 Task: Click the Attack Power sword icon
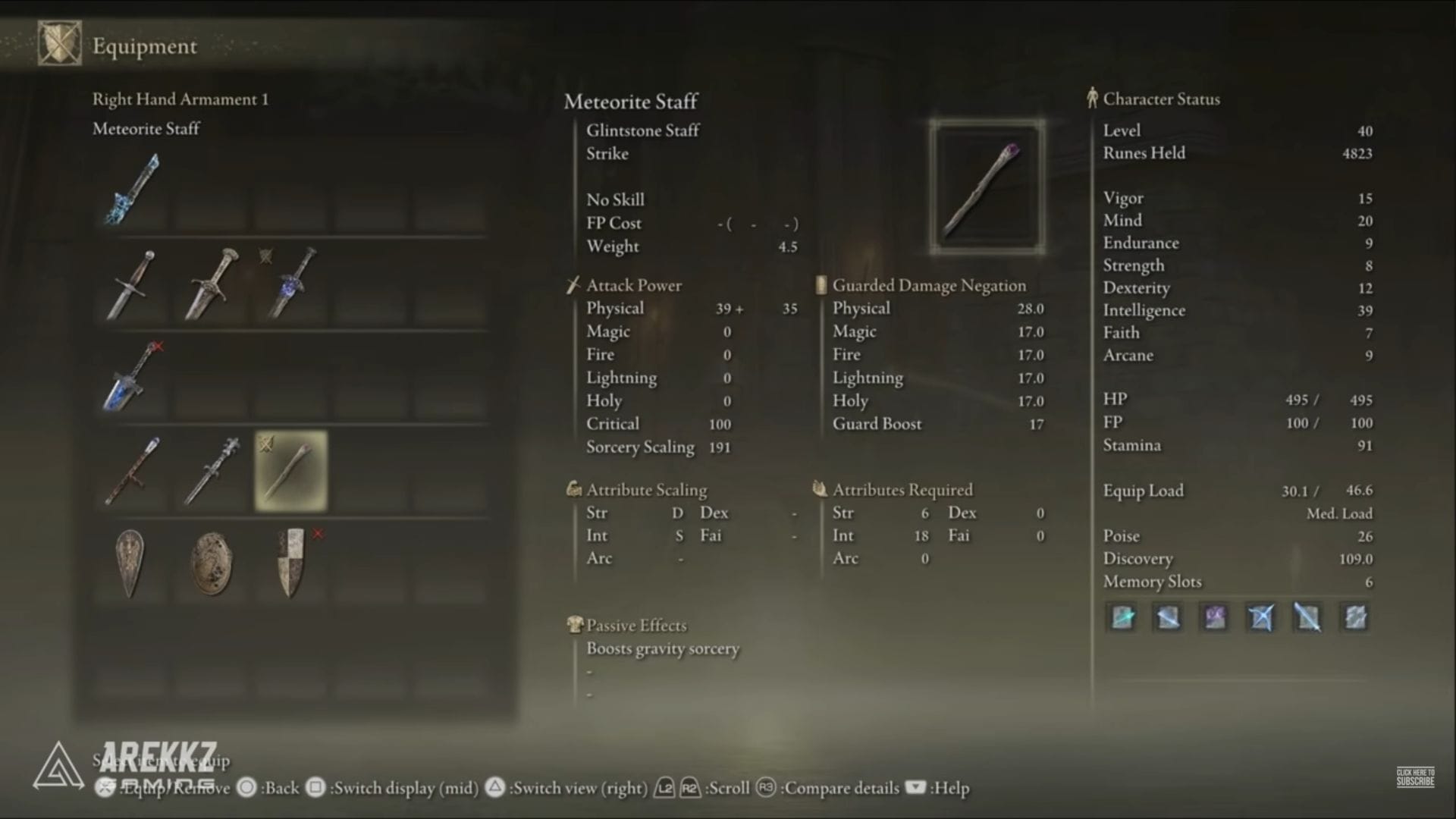click(x=571, y=285)
